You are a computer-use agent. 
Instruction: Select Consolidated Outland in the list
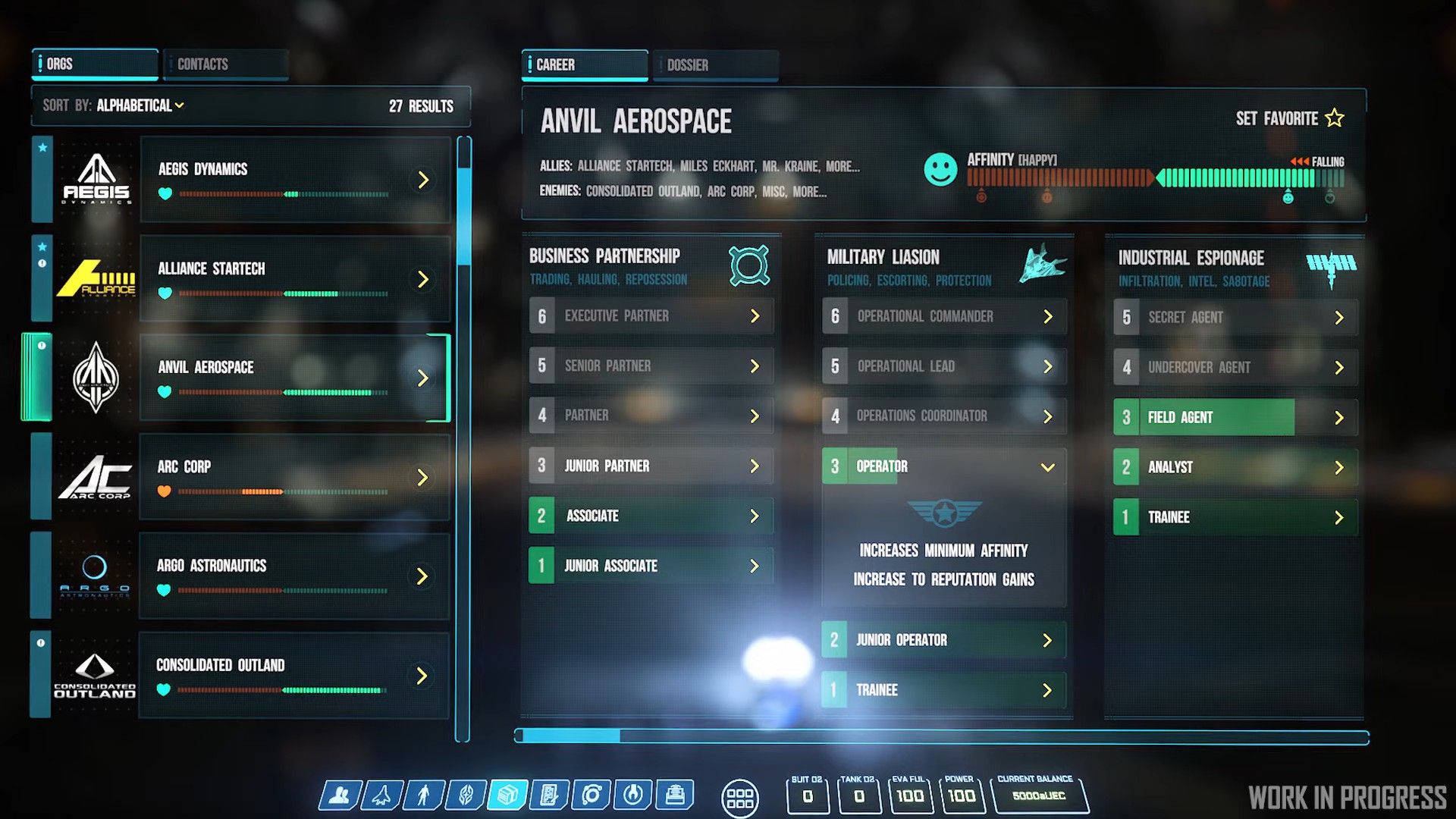[295, 676]
